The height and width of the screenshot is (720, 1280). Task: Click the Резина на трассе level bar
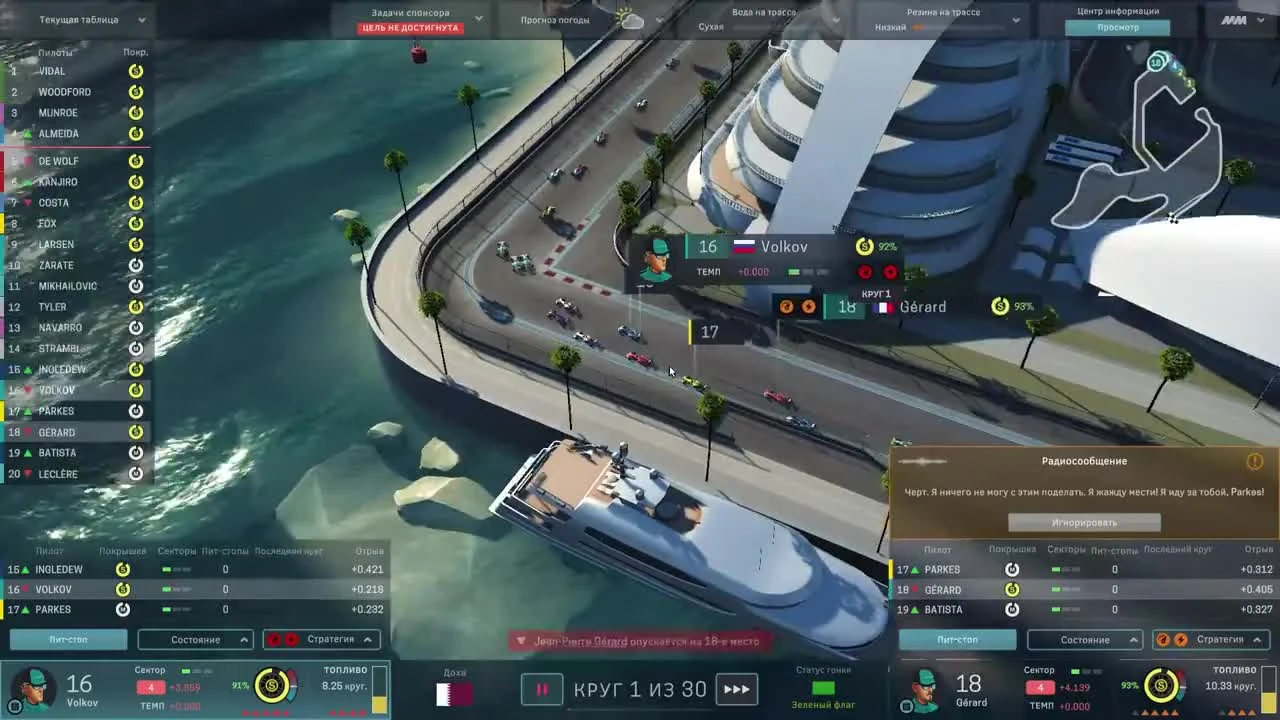tap(958, 28)
